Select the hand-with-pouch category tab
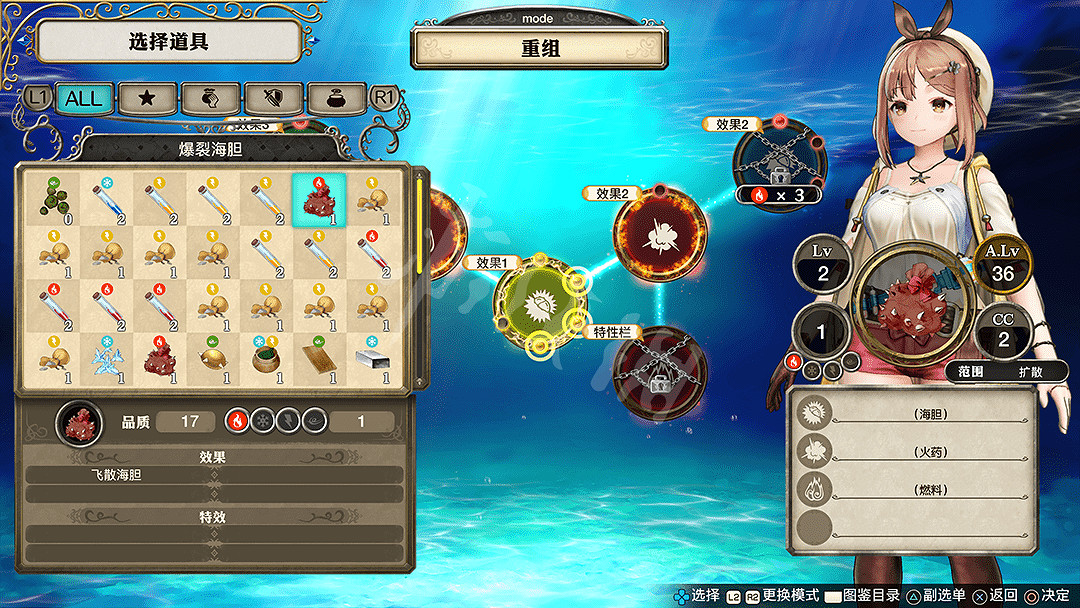This screenshot has height=608, width=1080. click(x=210, y=97)
